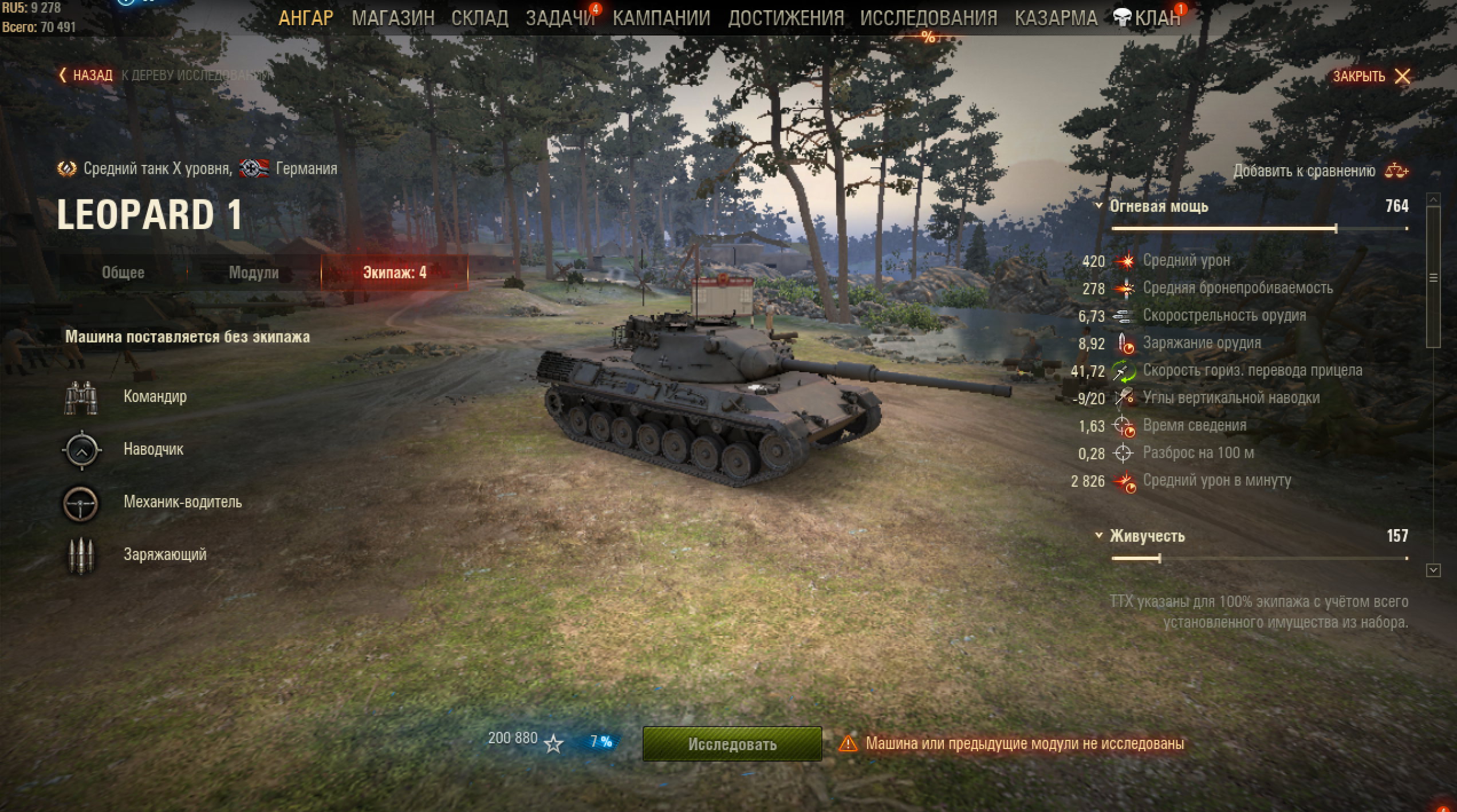Go to the СКЛАД depot section
Screen dimensions: 1457x812
click(479, 18)
